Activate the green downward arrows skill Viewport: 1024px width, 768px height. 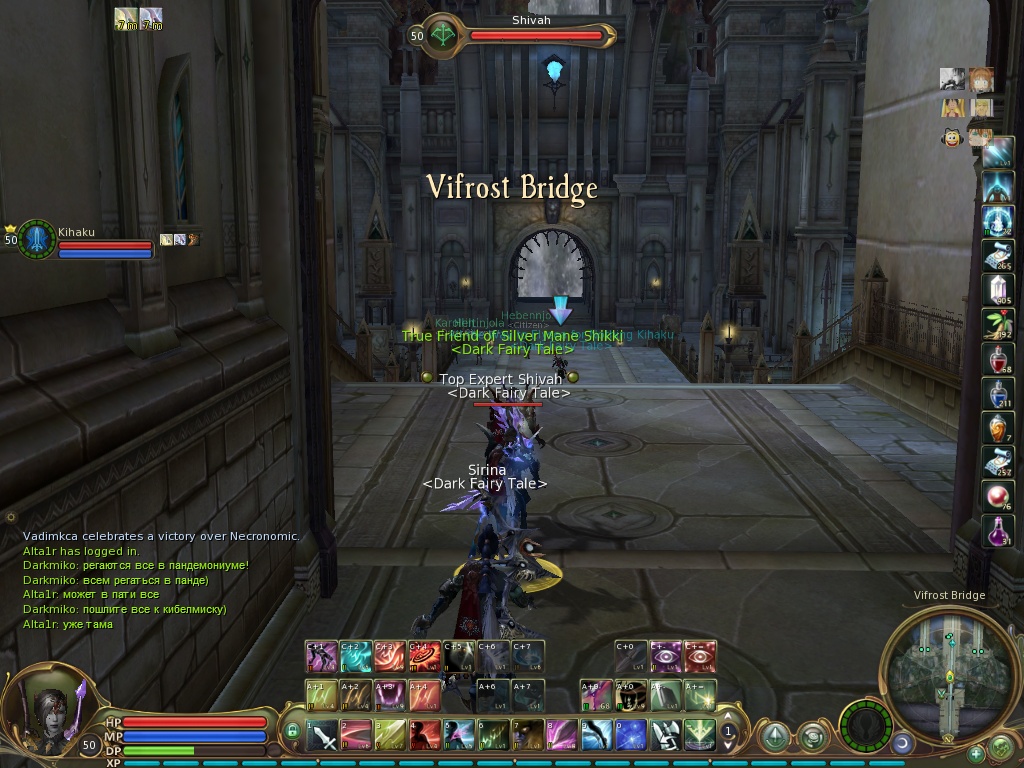[699, 735]
